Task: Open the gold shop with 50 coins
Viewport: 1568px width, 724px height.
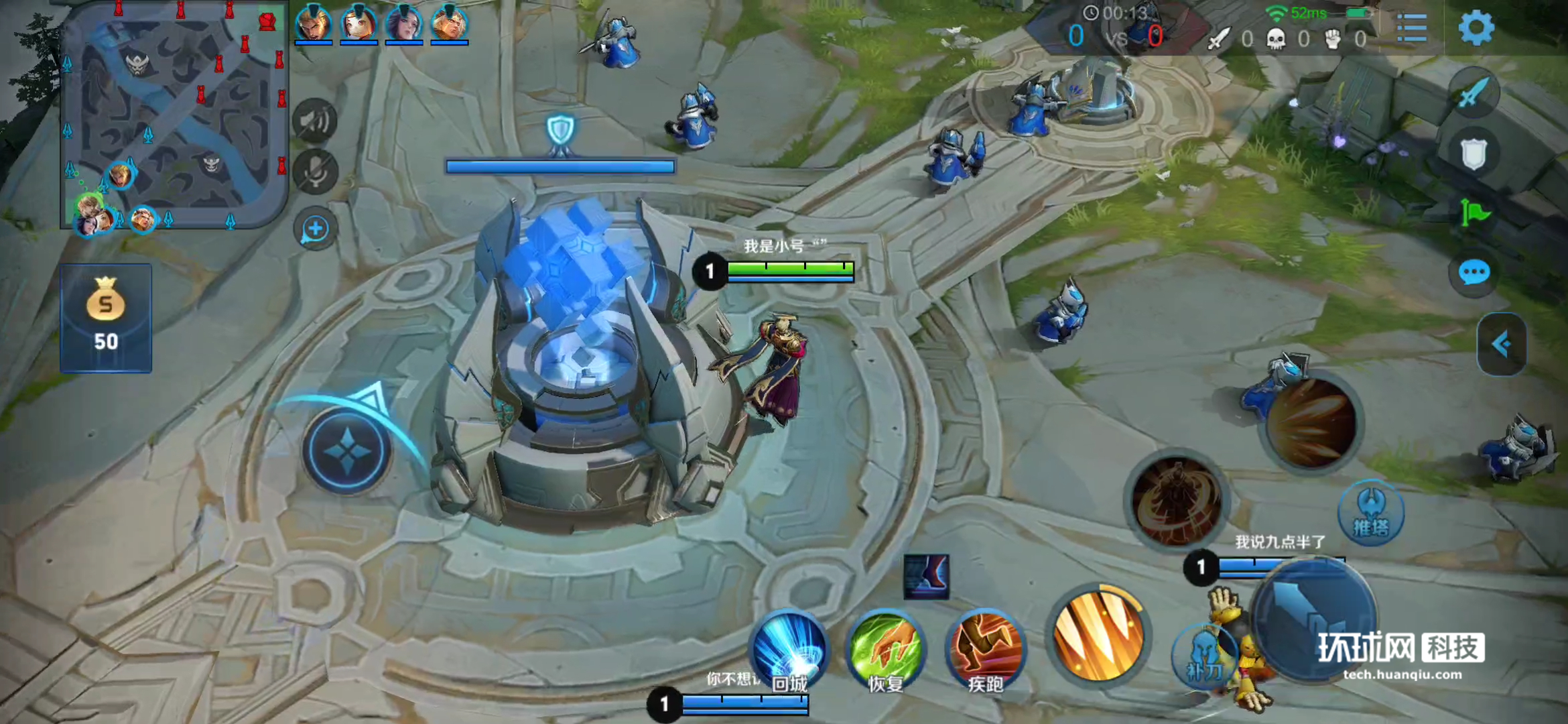Action: click(106, 318)
